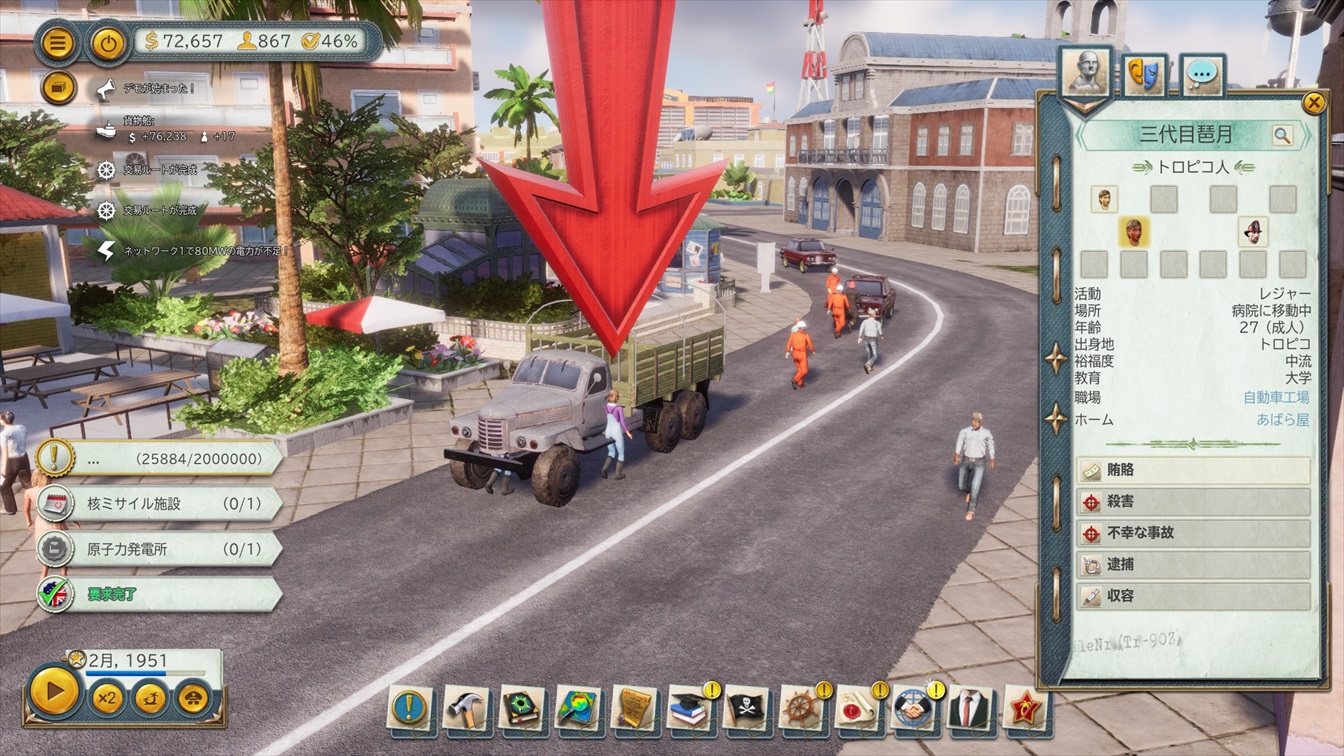Screen dimensions: 1344x756
Task: Open the speech bubble tab
Action: coord(1203,74)
